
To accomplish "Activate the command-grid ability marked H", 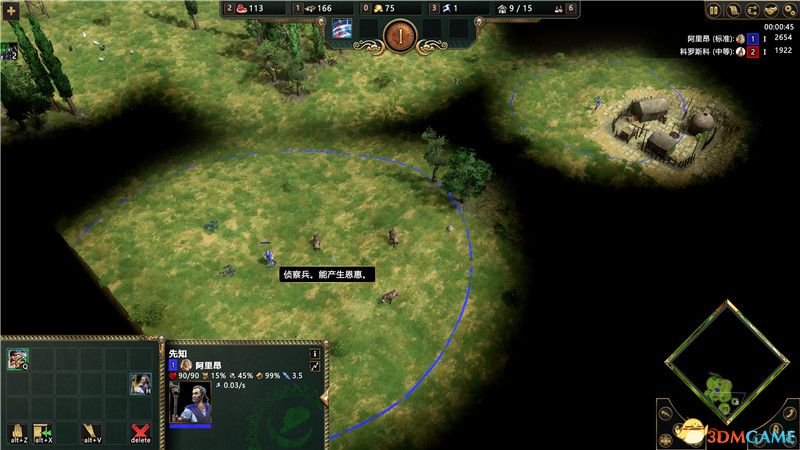I will (140, 384).
